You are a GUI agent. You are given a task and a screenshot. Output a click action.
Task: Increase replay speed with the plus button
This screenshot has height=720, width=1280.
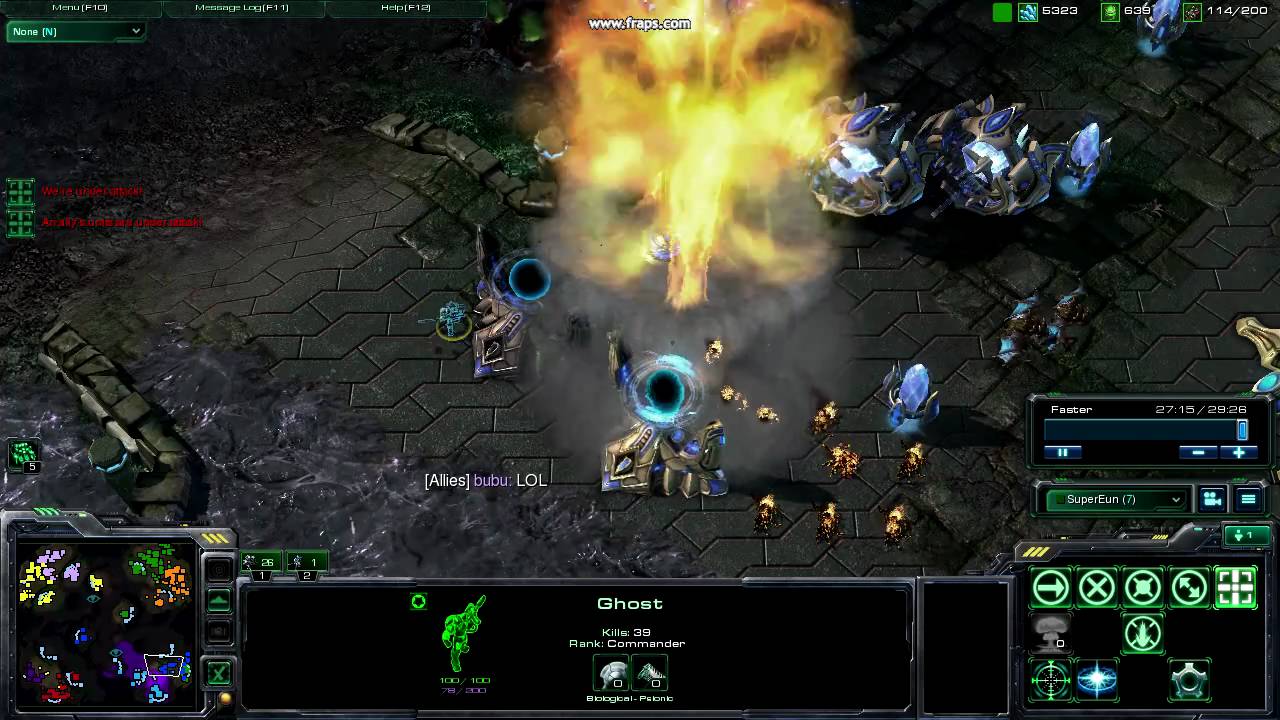pyautogui.click(x=1239, y=452)
